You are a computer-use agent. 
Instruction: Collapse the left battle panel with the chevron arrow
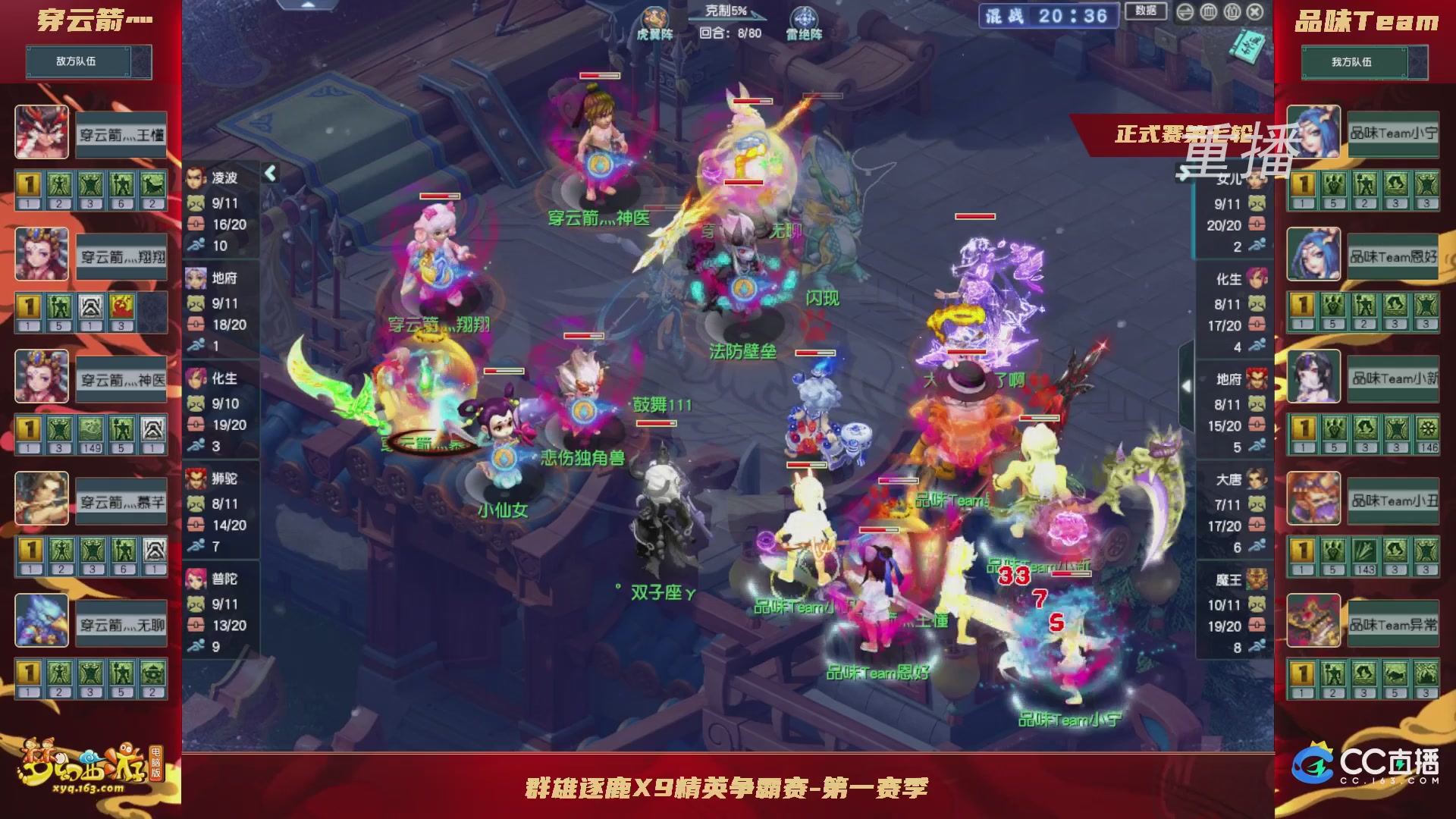click(270, 173)
